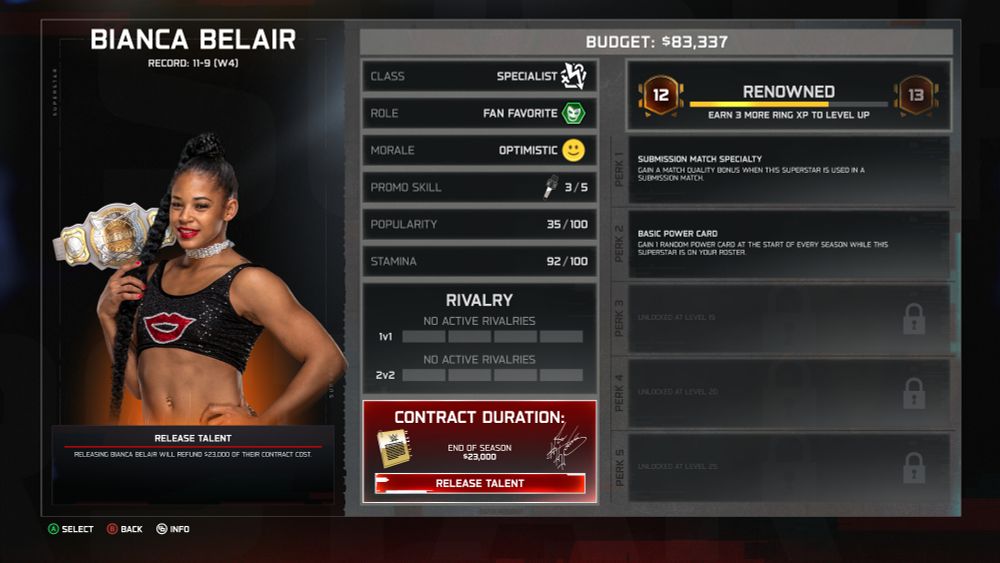Screen dimensions: 1000x563
Task: Select the Submission Match Specialty perk
Action: 792,171
